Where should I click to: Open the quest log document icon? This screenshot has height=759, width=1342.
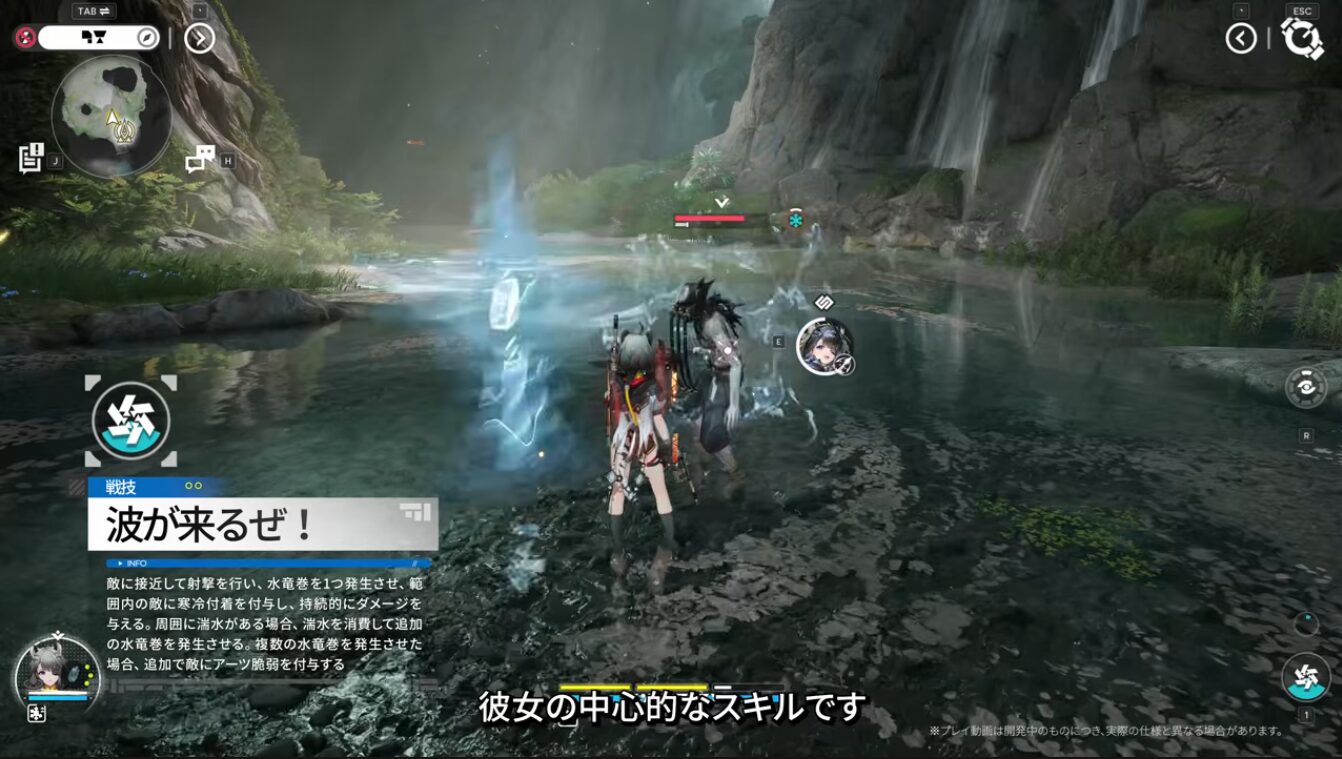(31, 157)
